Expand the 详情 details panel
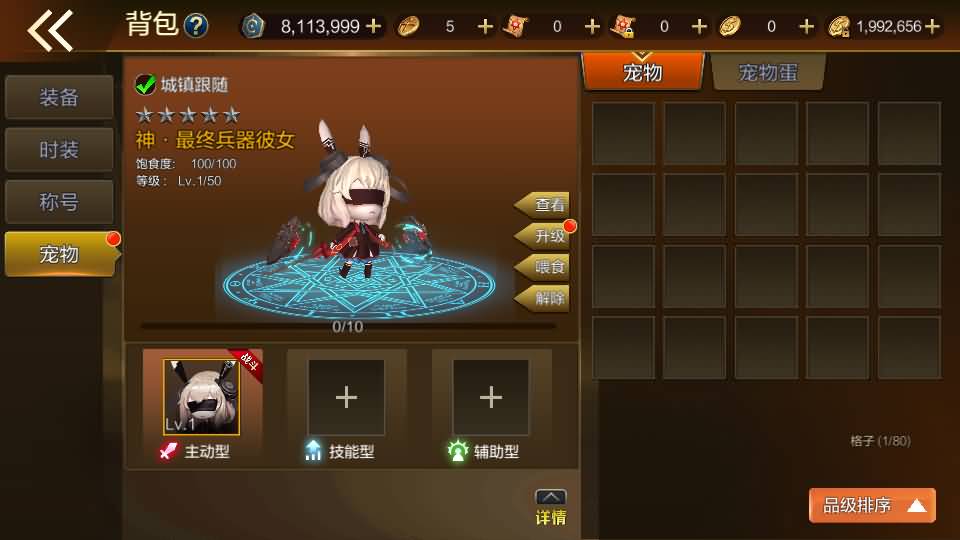The height and width of the screenshot is (540, 960). pos(551,507)
